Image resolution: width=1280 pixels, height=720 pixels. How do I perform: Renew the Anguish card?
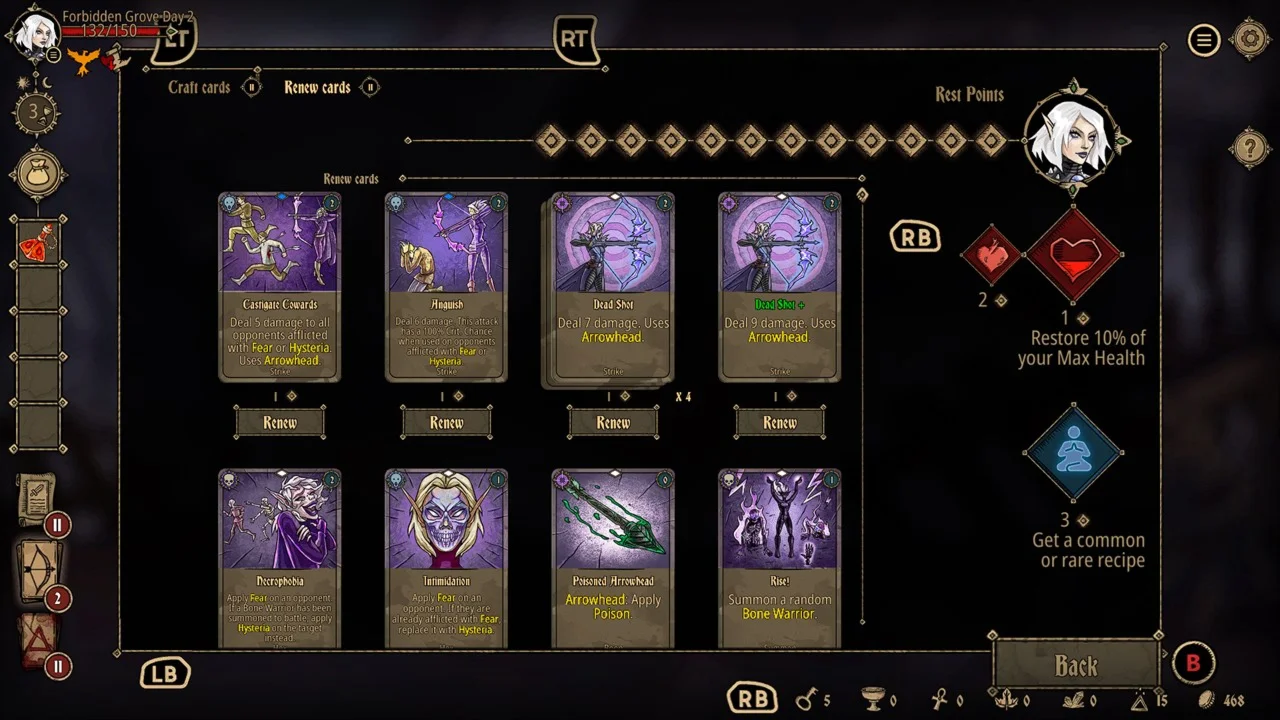tap(446, 423)
